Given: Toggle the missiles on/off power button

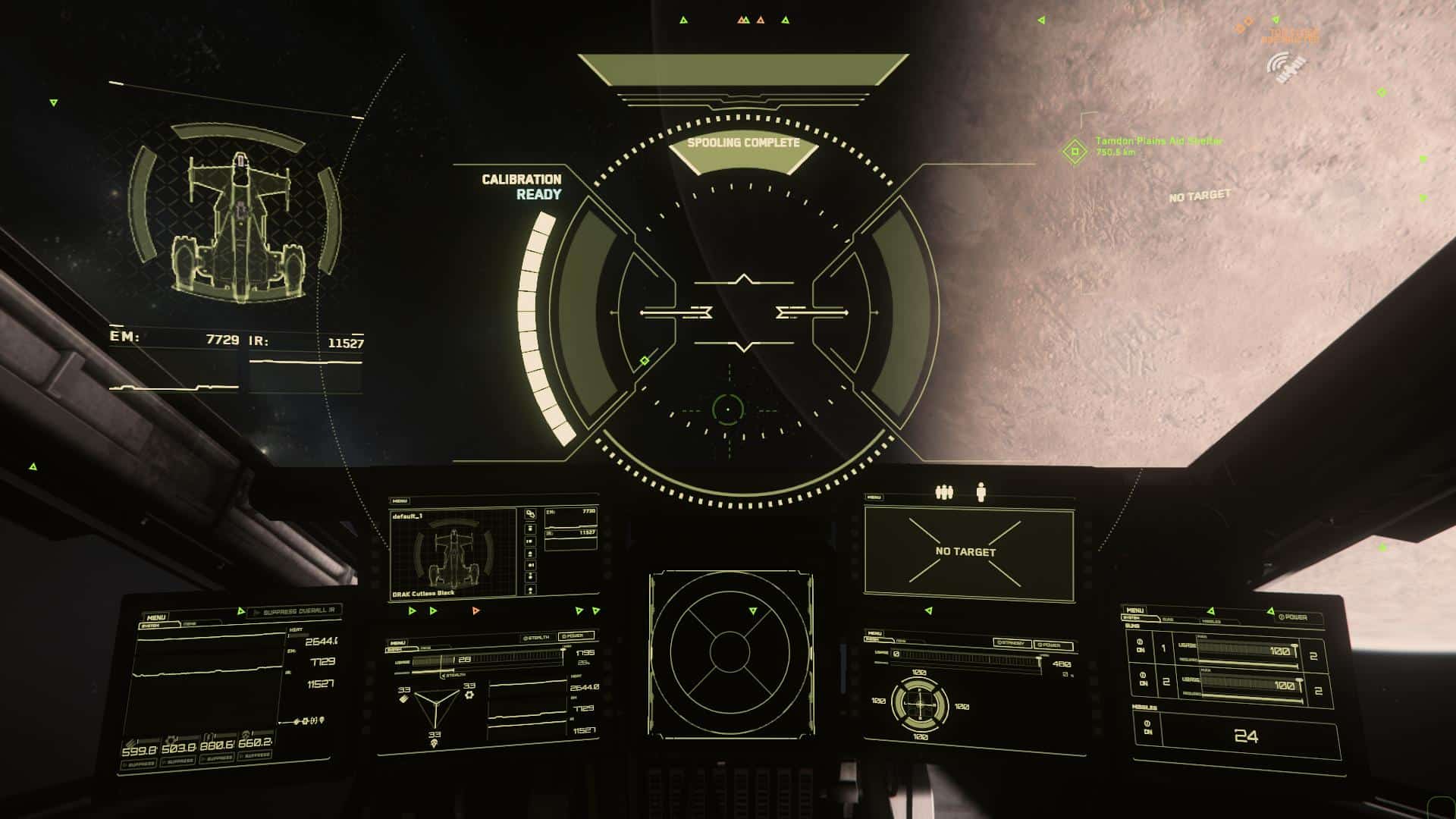Looking at the screenshot, I should coord(1147,727).
